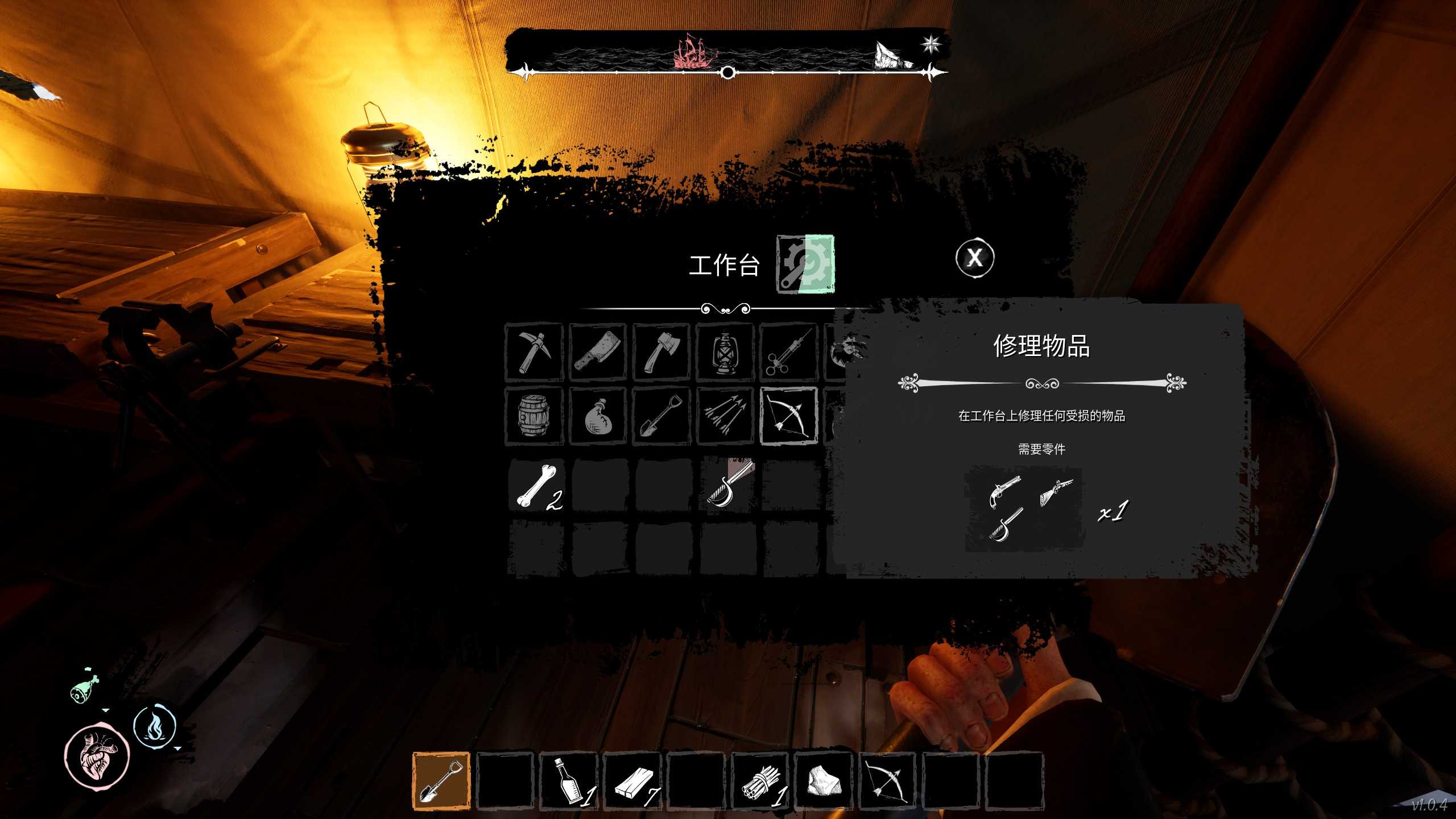Select the shovel in the hotbar

441,780
